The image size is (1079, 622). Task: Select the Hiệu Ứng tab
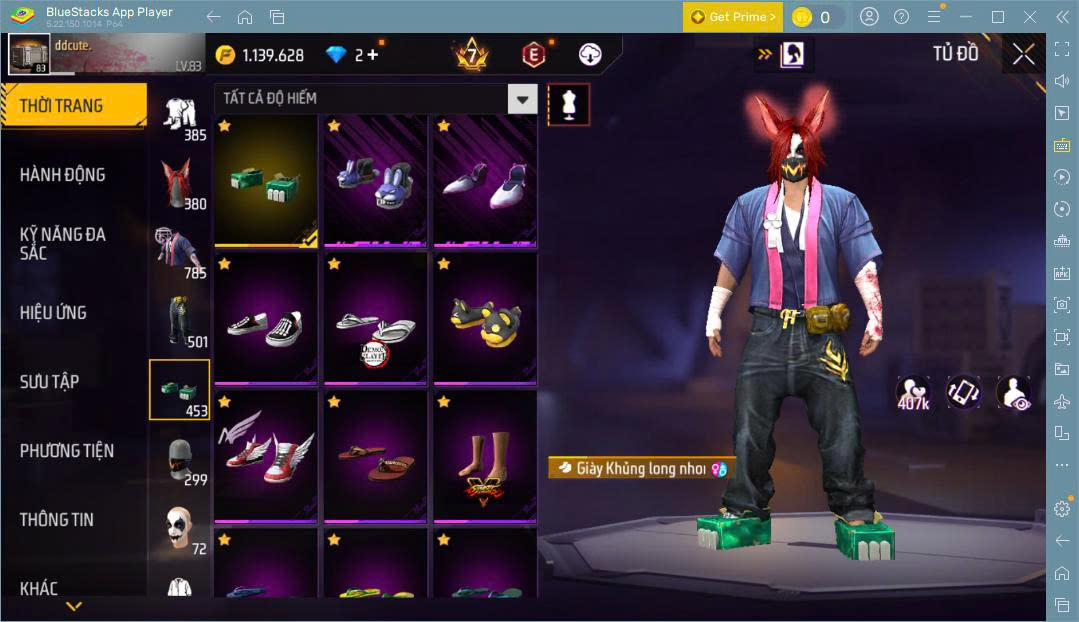[53, 313]
